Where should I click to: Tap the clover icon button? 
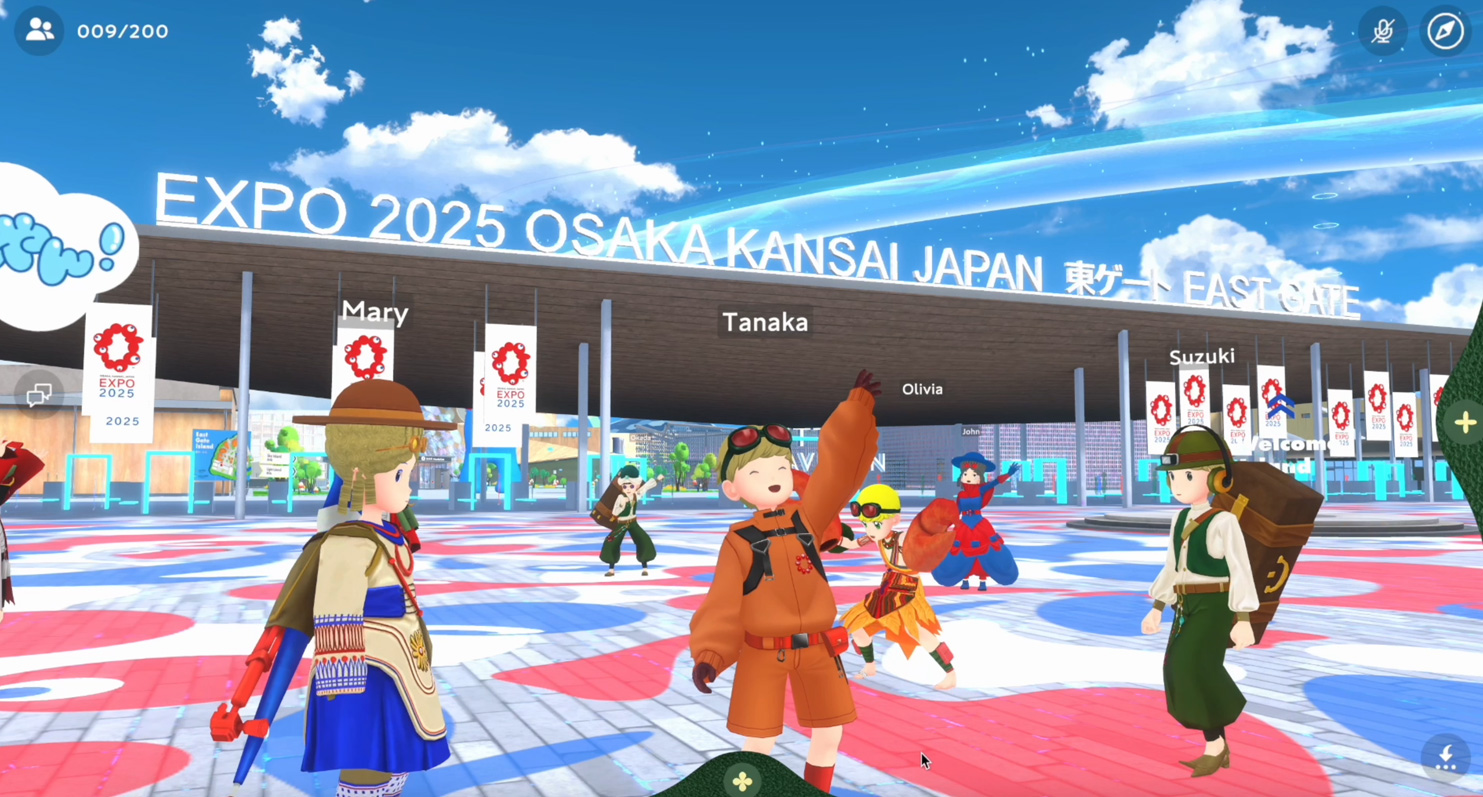point(743,780)
